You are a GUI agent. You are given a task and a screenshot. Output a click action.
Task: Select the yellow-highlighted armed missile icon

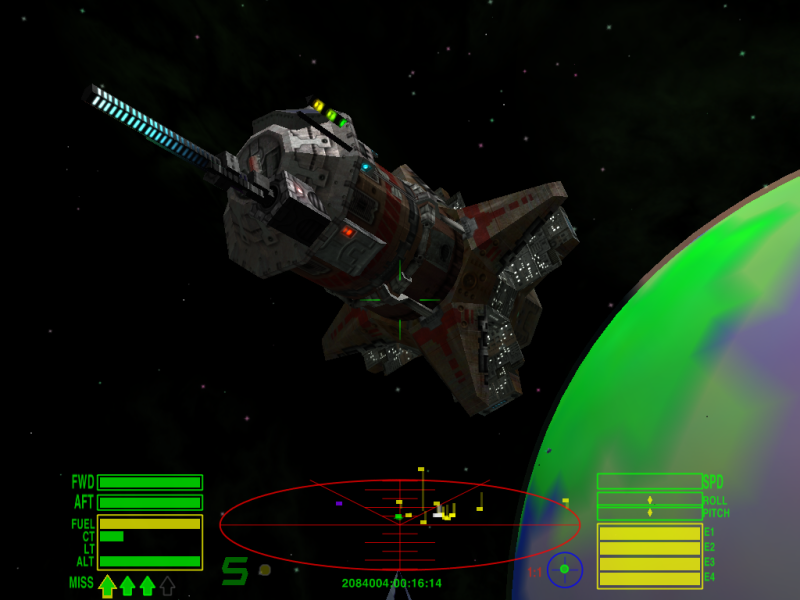(107, 585)
